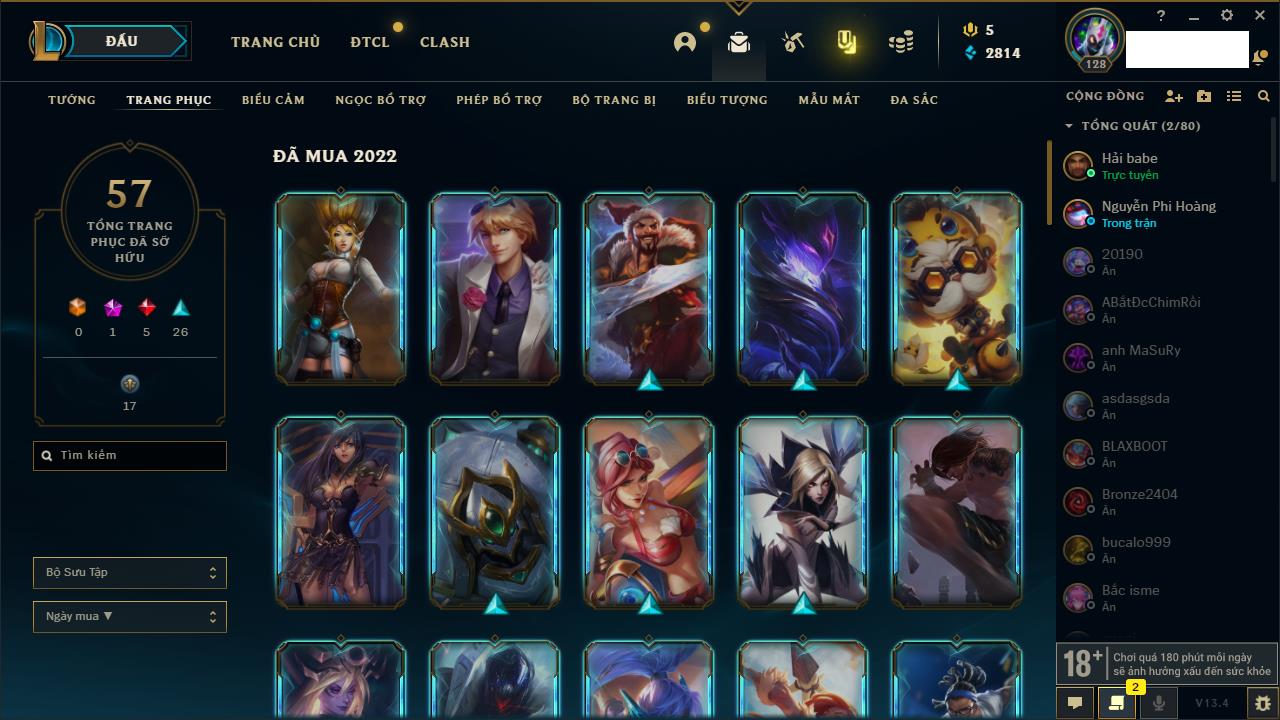Screen dimensions: 1280x720
Task: Switch to the TƯỚNG tab
Action: pos(72,100)
